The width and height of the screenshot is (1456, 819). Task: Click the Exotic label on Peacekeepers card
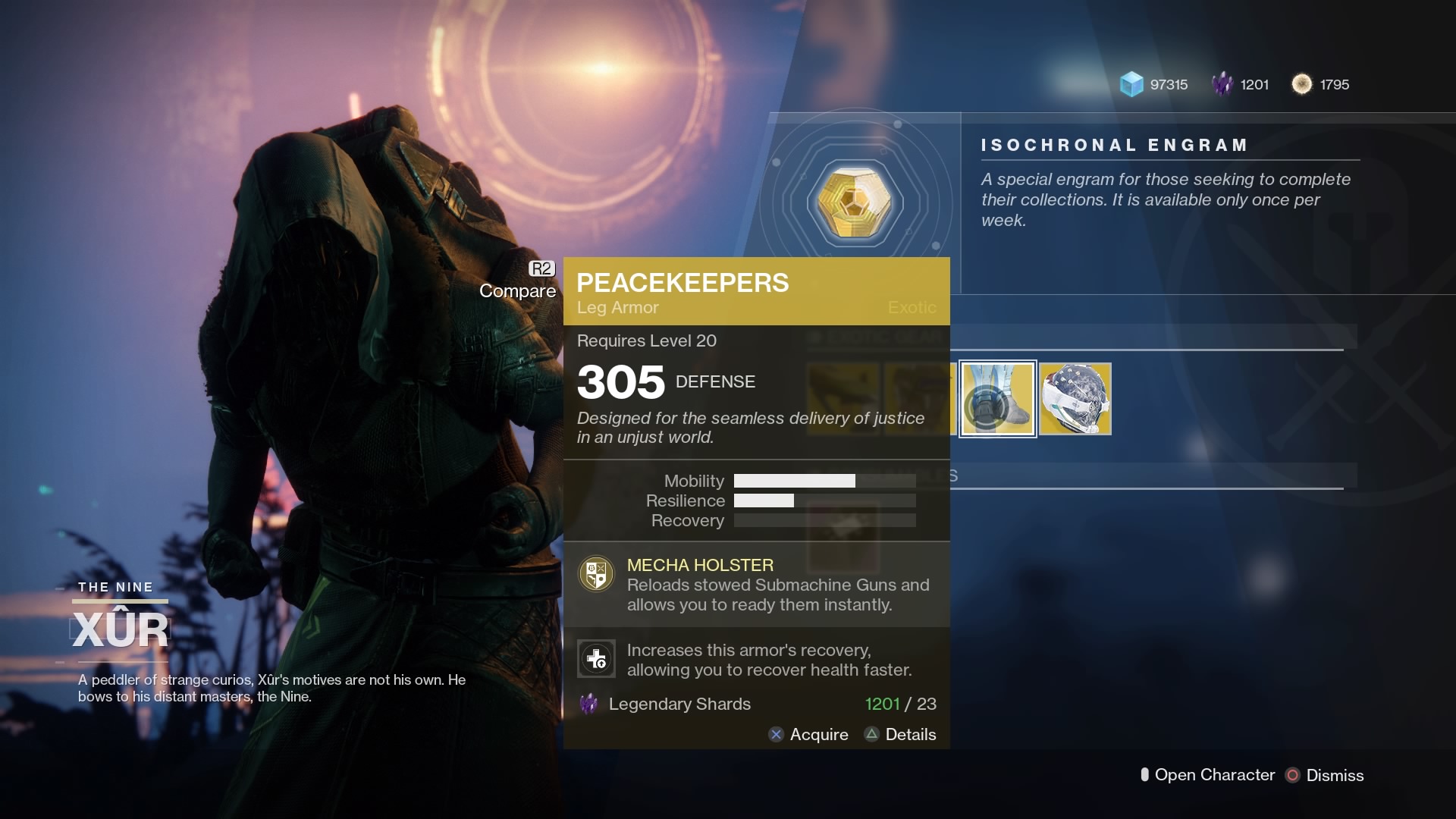tap(911, 308)
